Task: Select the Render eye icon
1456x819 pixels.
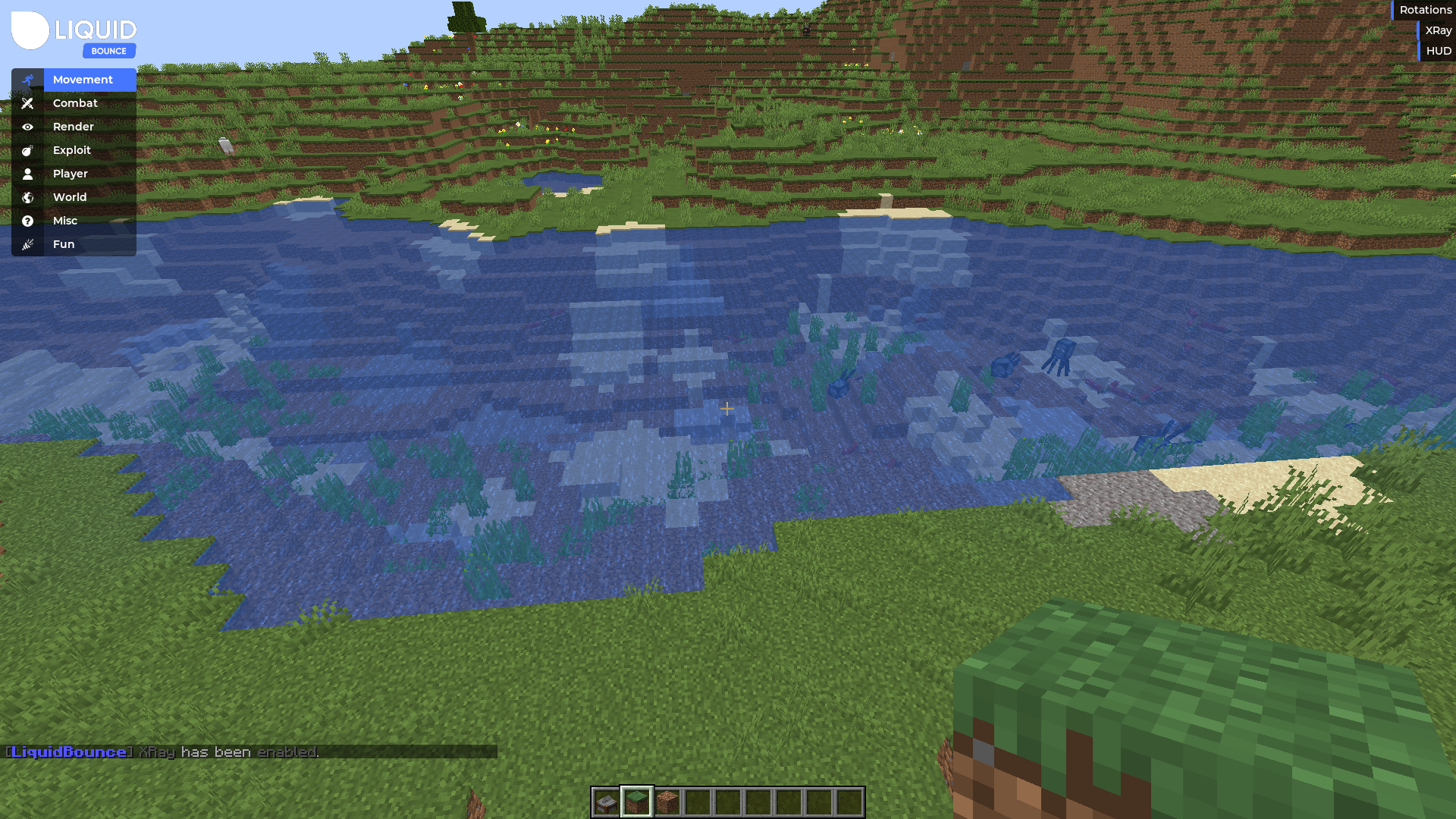Action: pyautogui.click(x=28, y=127)
